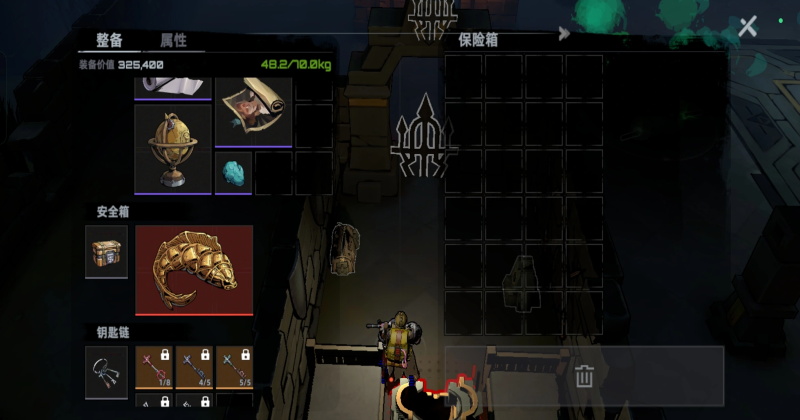Select the white cloth roll item
The image size is (800, 420).
click(173, 86)
